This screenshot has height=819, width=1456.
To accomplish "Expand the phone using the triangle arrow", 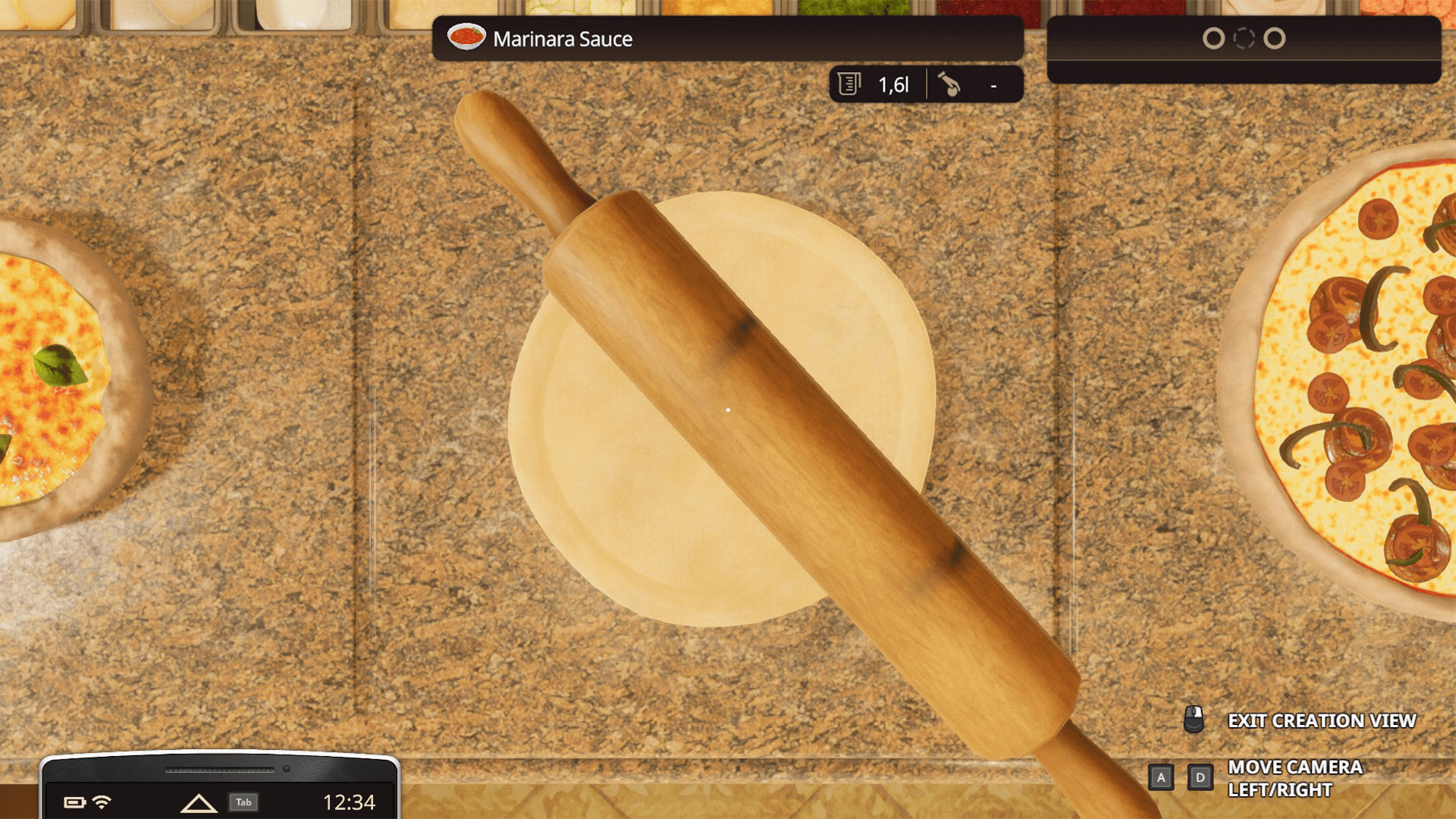I will click(199, 802).
